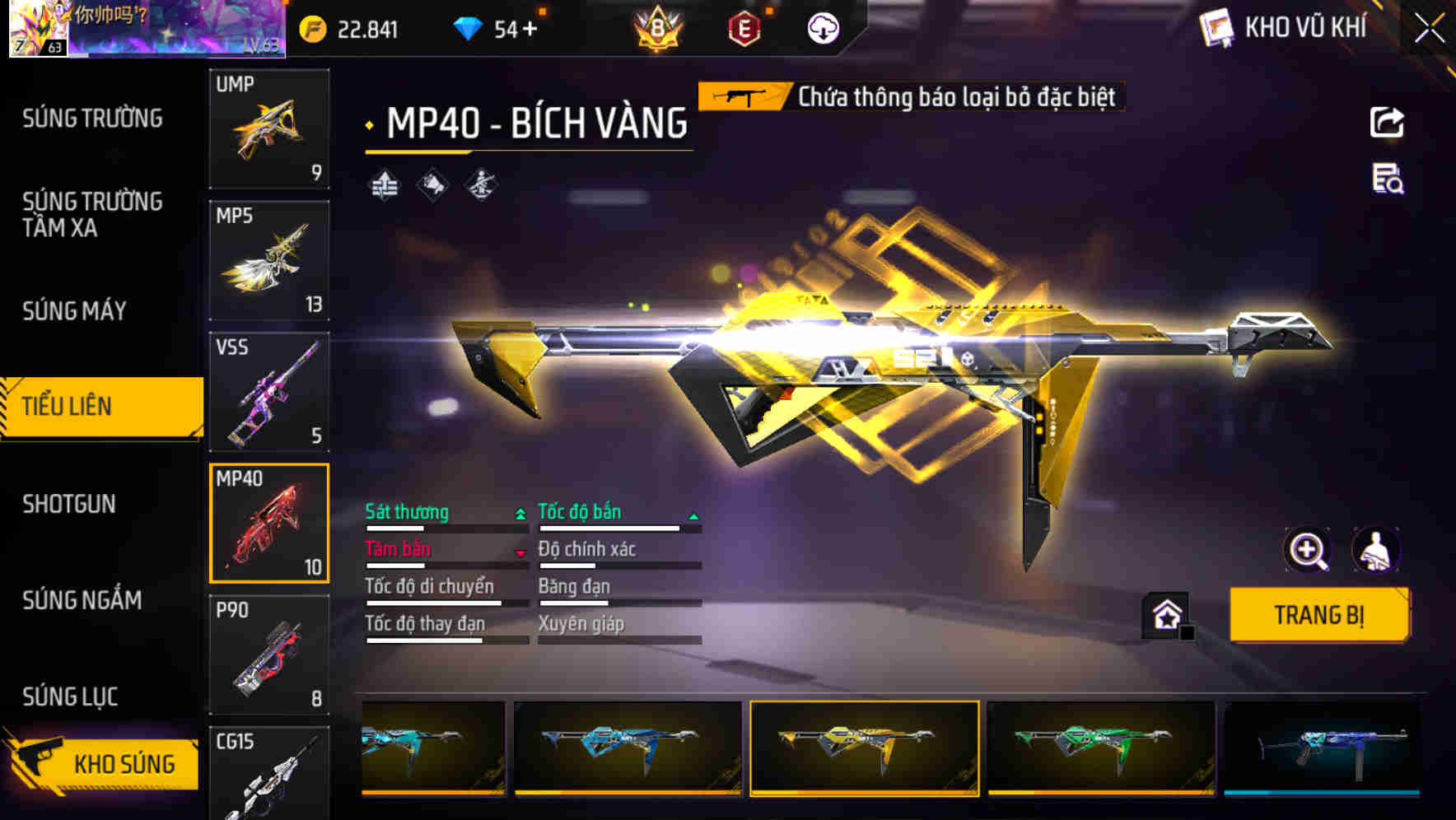Screen dimensions: 1456x820
Task: Select the VSS weapon in the left list
Action: click(x=269, y=391)
